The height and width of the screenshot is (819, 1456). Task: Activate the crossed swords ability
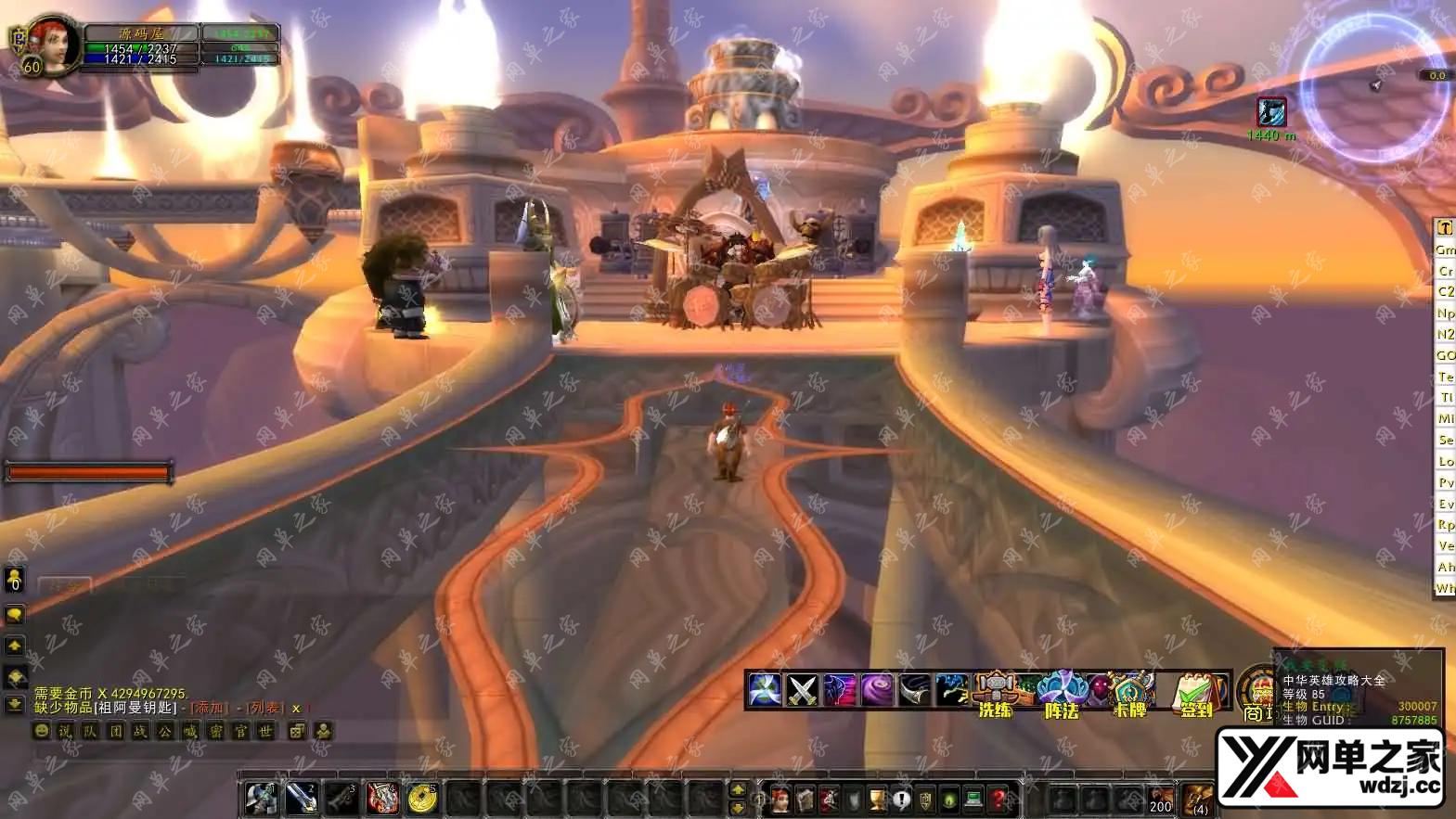point(802,690)
